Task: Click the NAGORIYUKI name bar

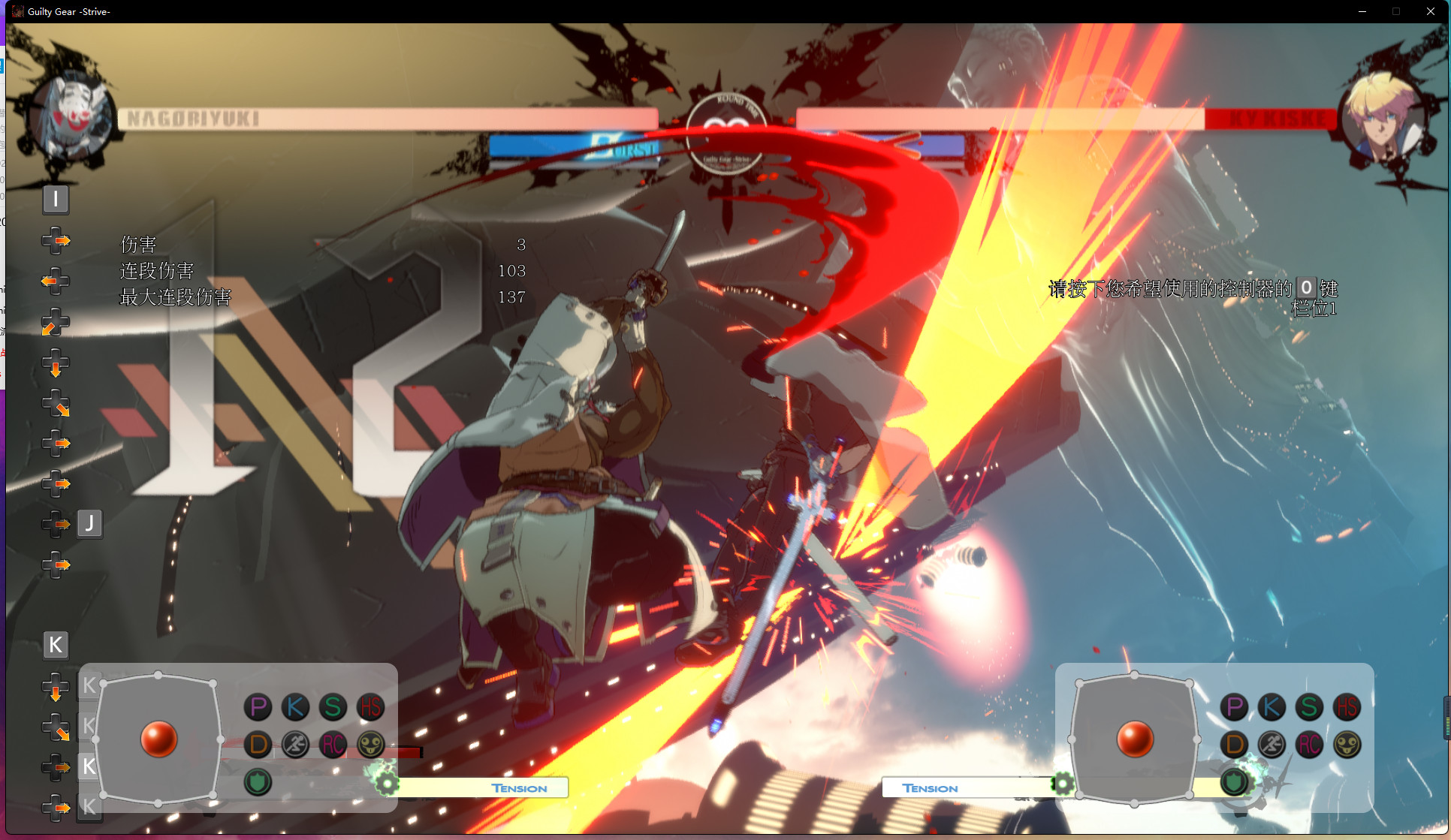Action: [192, 116]
